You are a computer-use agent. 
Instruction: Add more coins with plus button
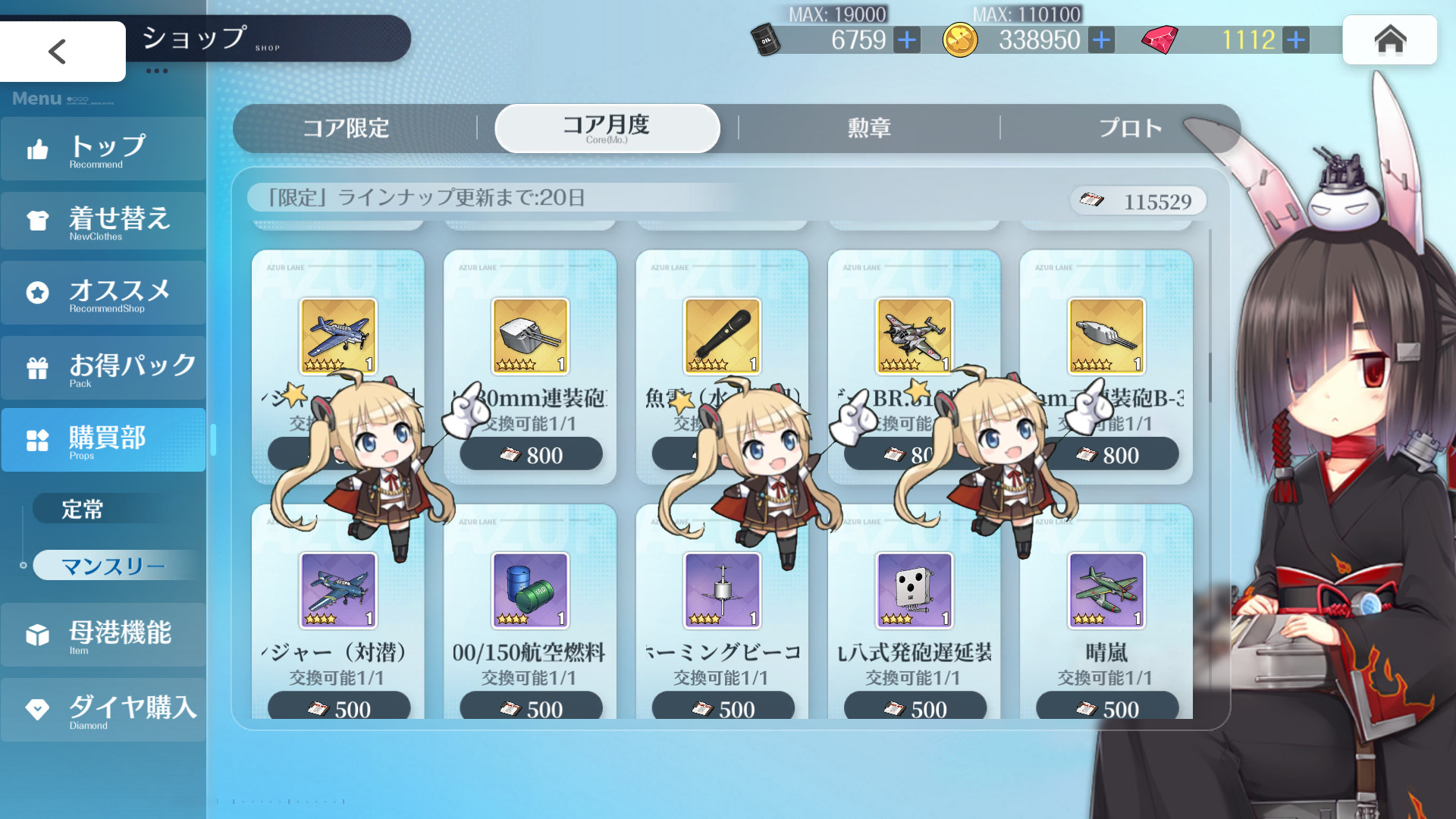pos(1101,39)
